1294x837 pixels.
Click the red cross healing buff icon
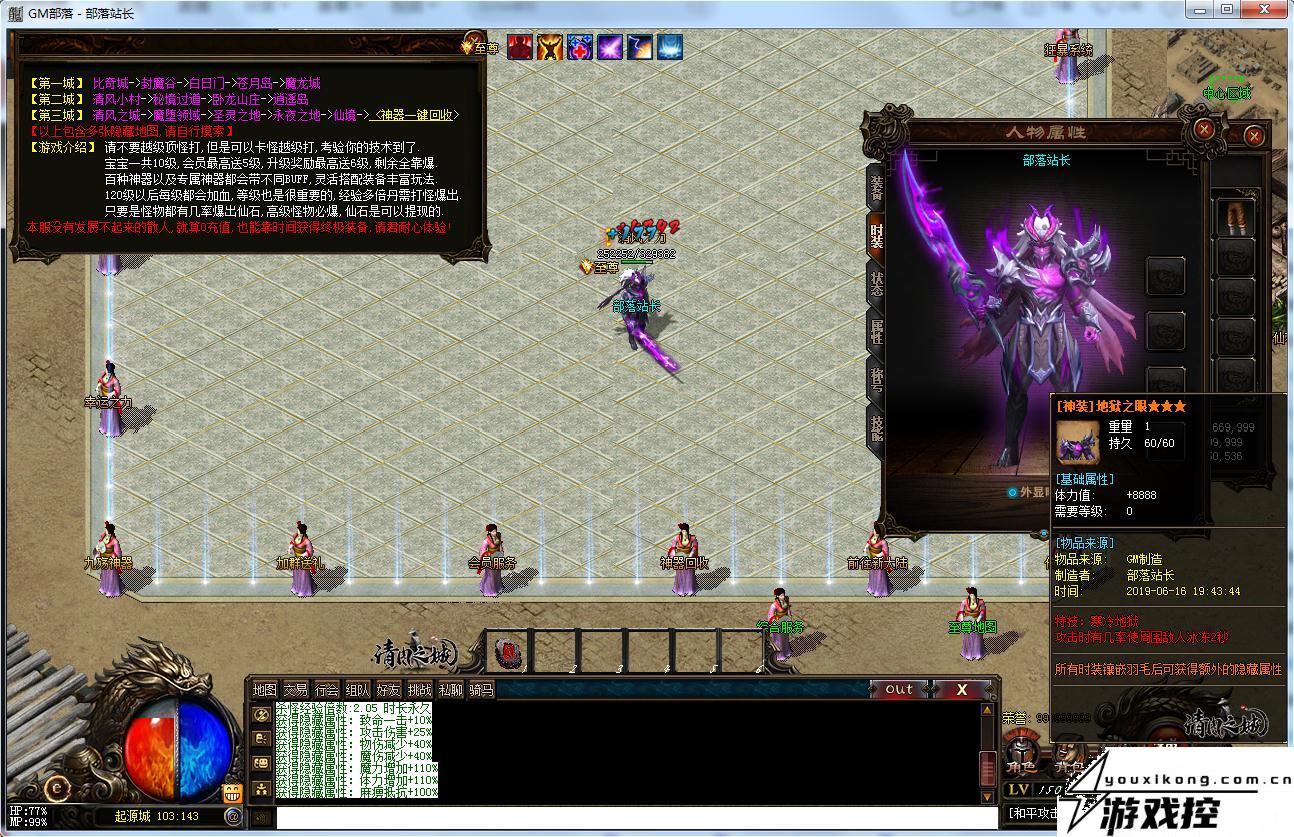pyautogui.click(x=580, y=46)
